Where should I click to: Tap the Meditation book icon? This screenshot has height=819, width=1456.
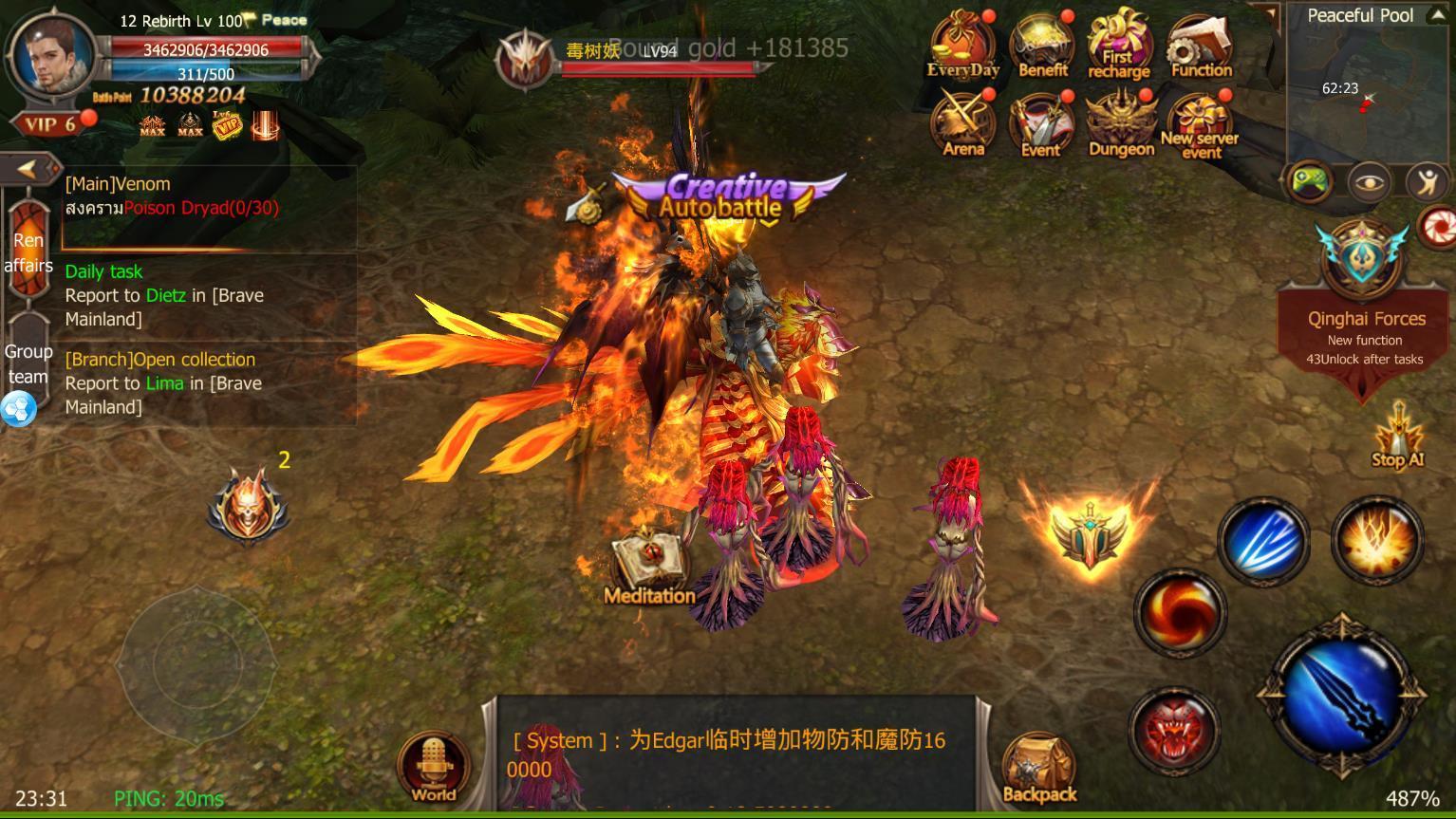(x=649, y=558)
